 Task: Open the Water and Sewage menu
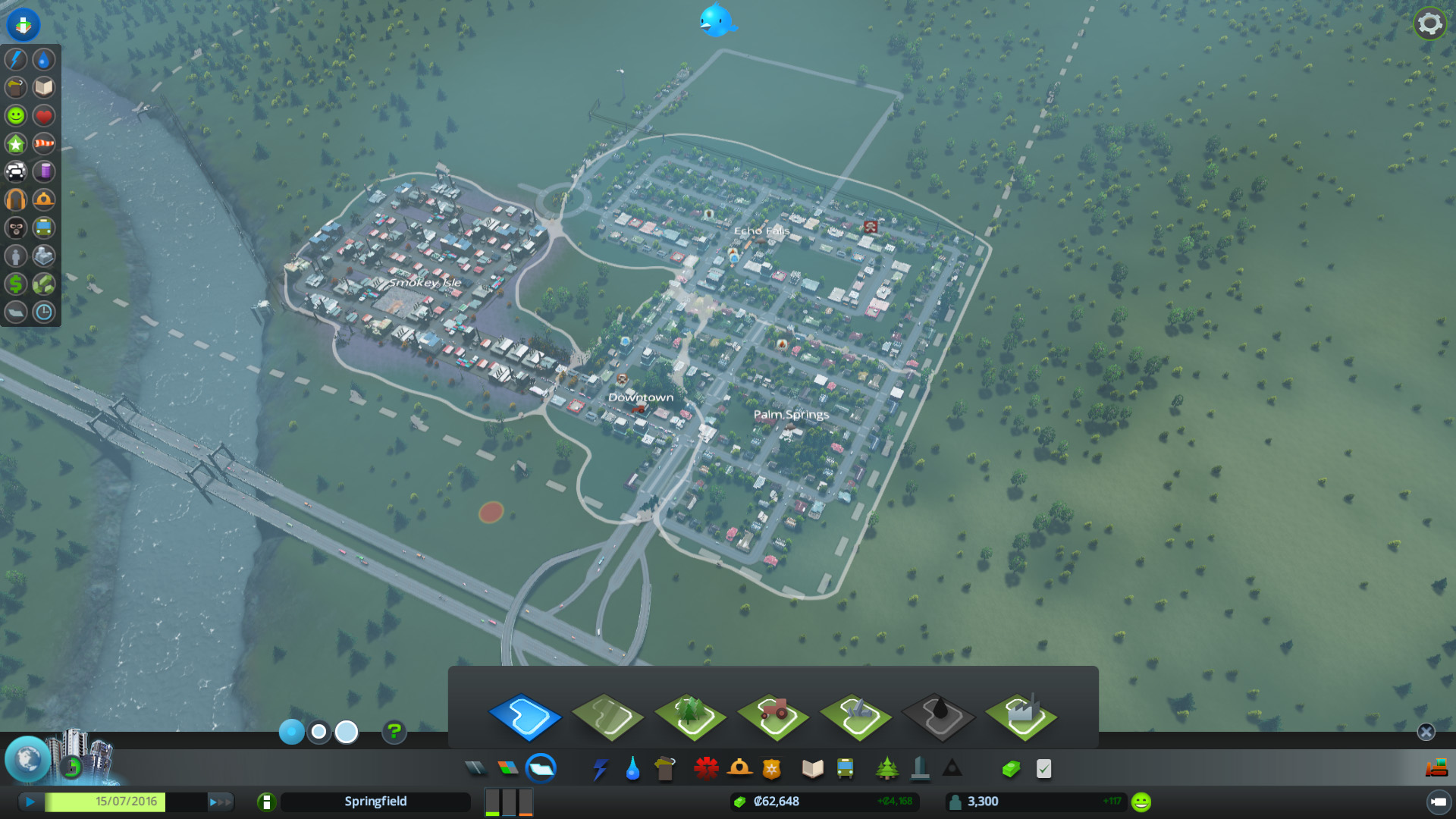(632, 769)
